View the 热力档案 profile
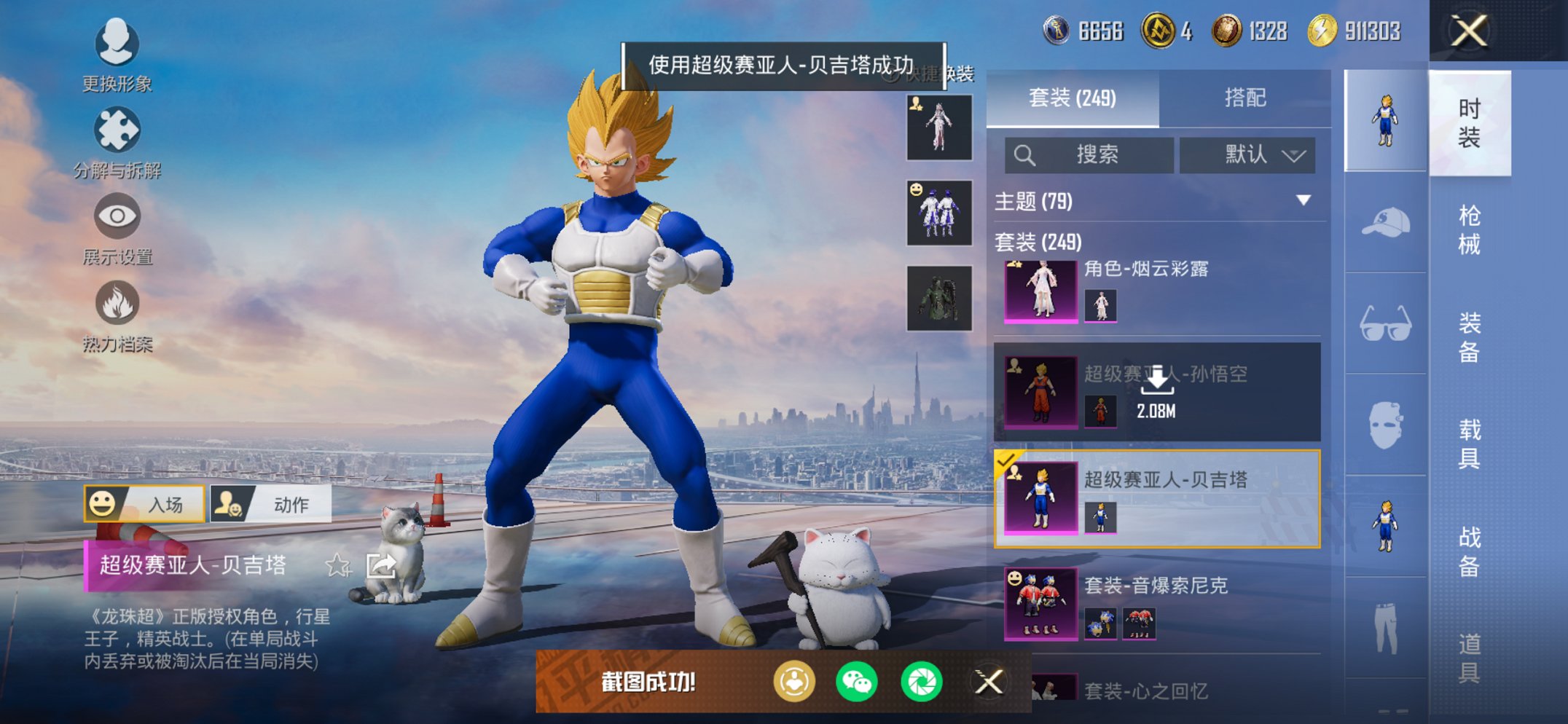 (117, 300)
